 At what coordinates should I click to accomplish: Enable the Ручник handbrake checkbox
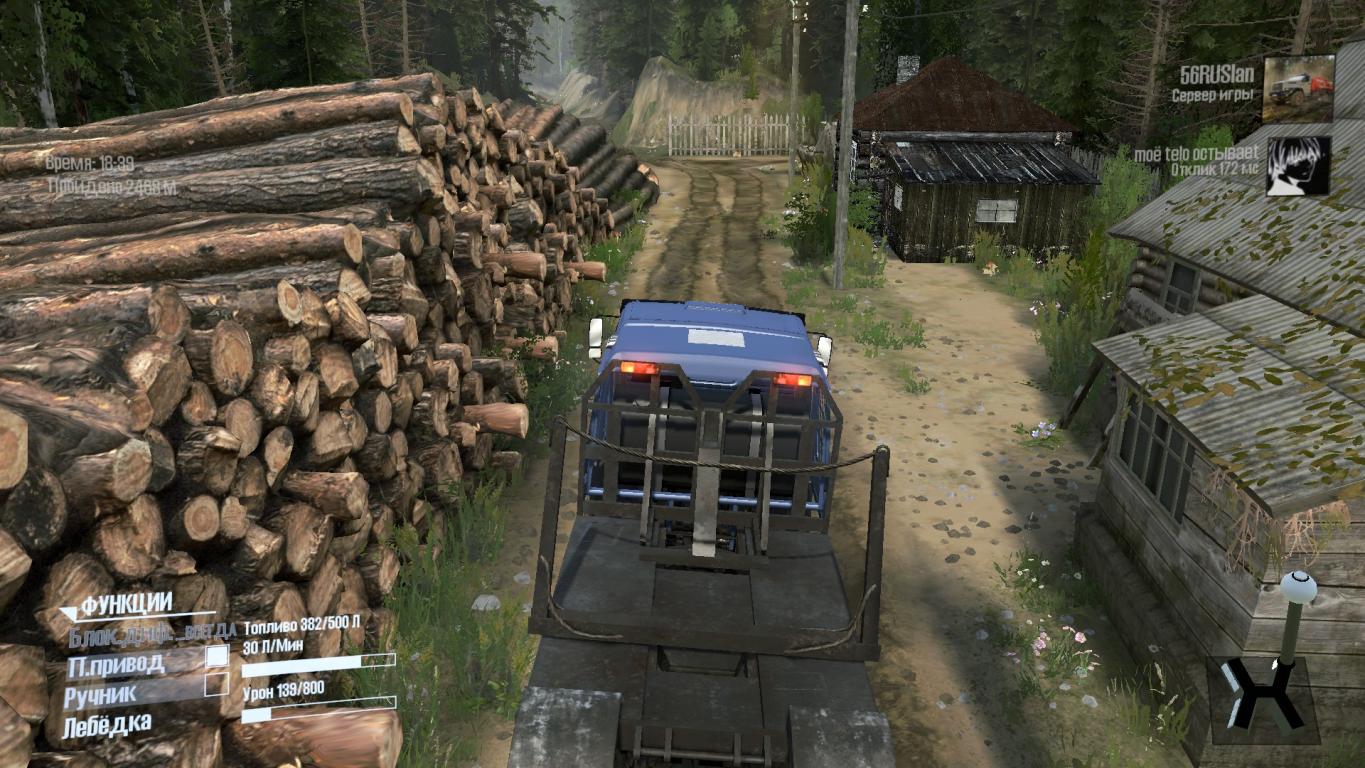[216, 685]
